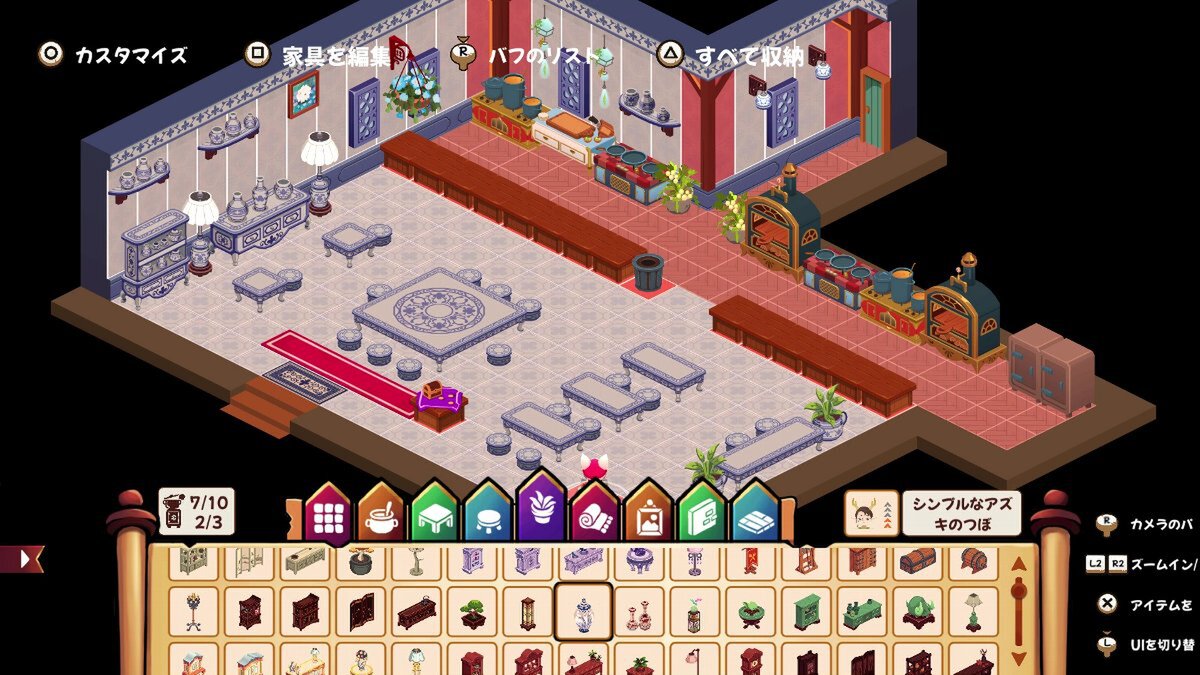Expand the red flag side panel
The height and width of the screenshot is (675, 1200).
click(x=22, y=558)
